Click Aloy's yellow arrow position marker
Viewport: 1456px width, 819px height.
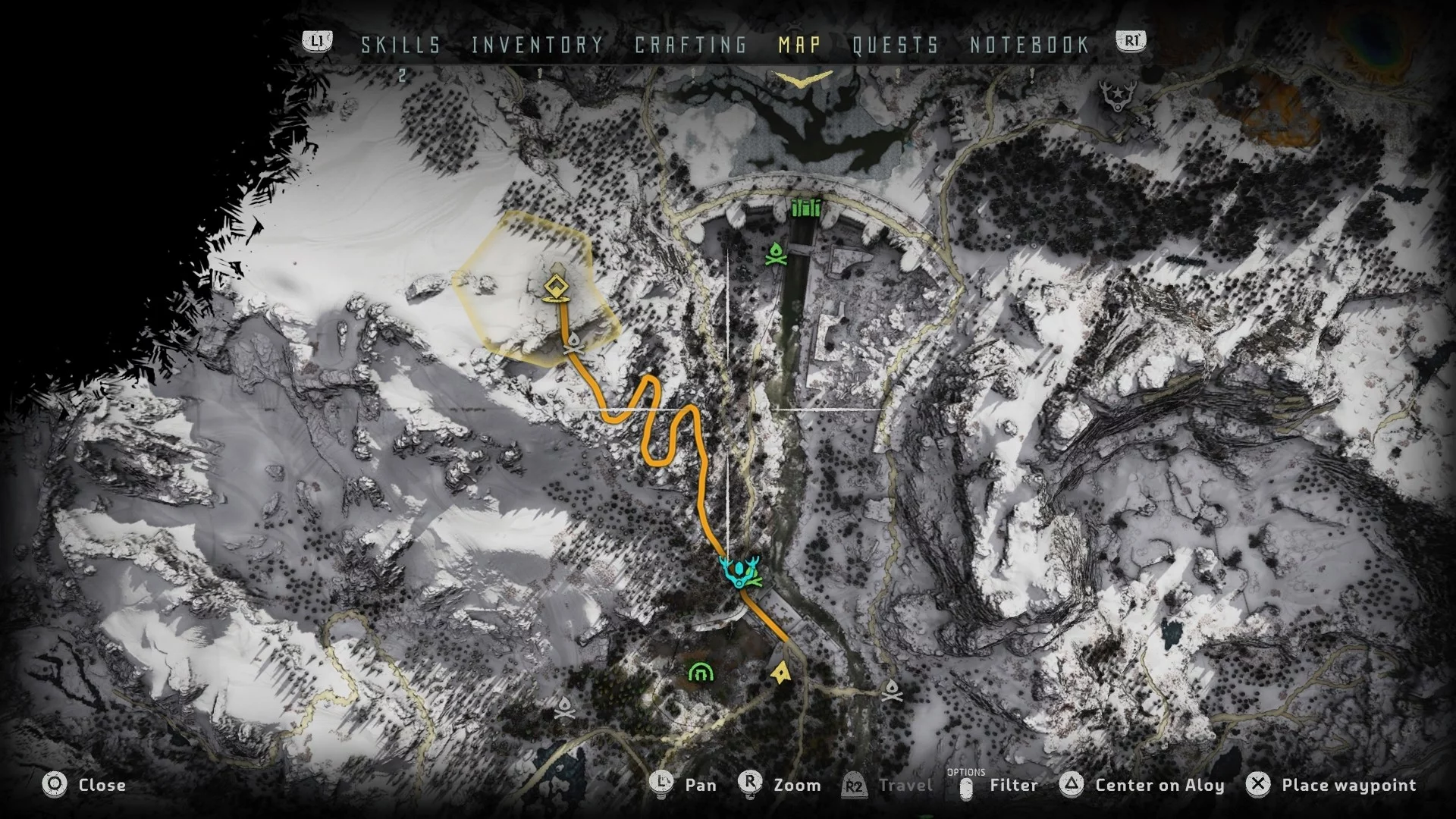tap(780, 672)
